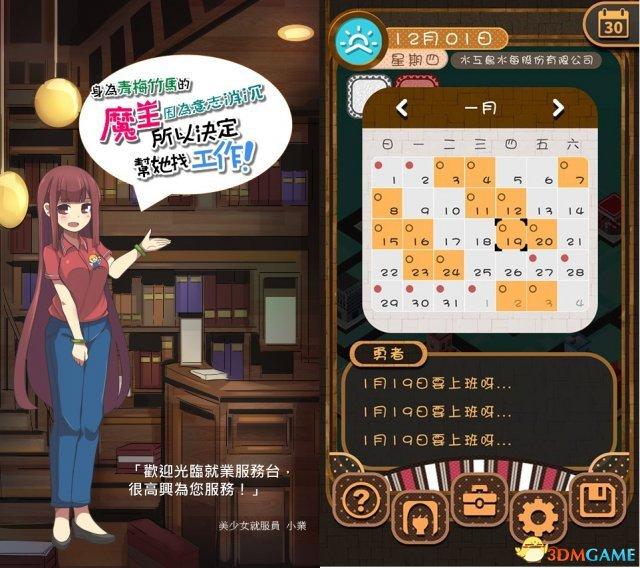This screenshot has width=640, height=568.
Task: Pick day 7 on the calendar
Action: click(x=574, y=177)
